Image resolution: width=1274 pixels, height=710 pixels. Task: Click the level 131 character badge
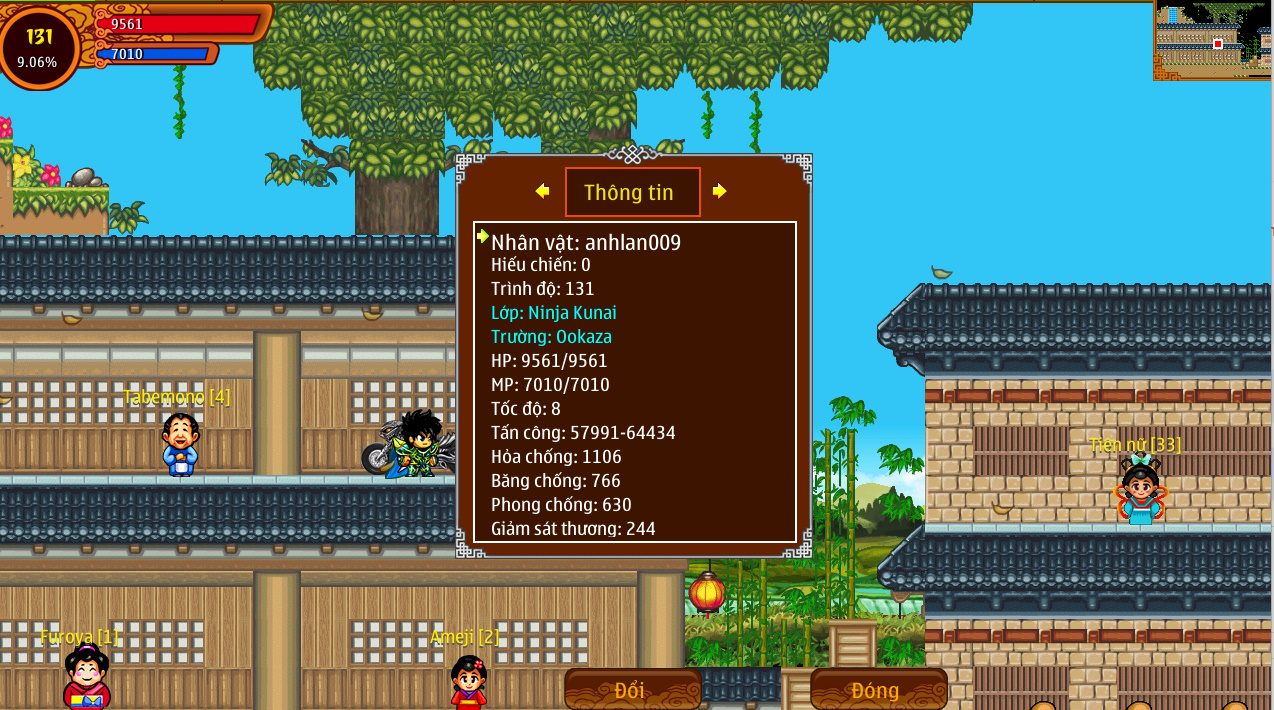tap(39, 46)
